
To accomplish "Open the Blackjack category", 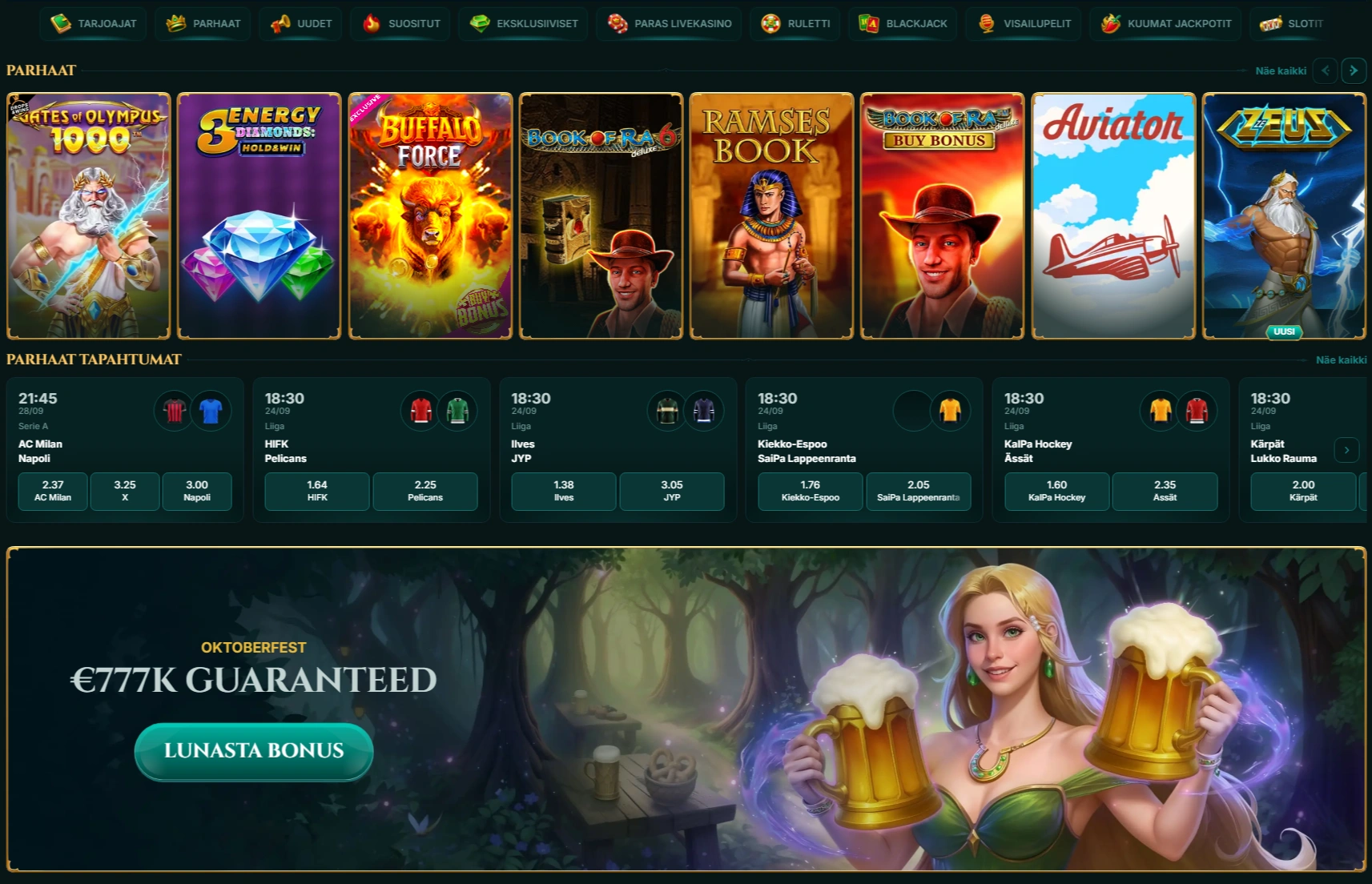I will pos(903,23).
